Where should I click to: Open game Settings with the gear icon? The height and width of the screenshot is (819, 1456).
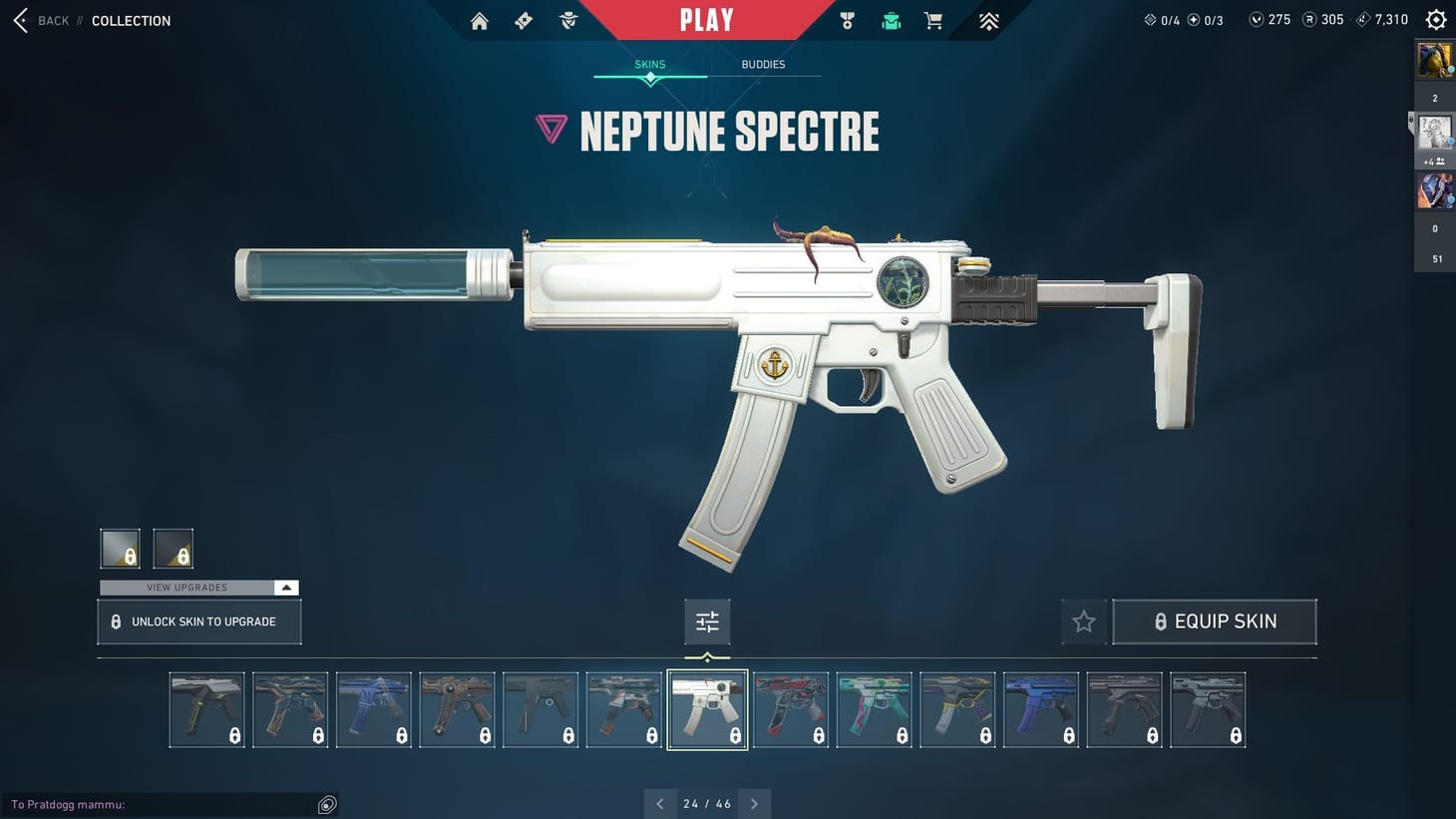[x=1435, y=19]
